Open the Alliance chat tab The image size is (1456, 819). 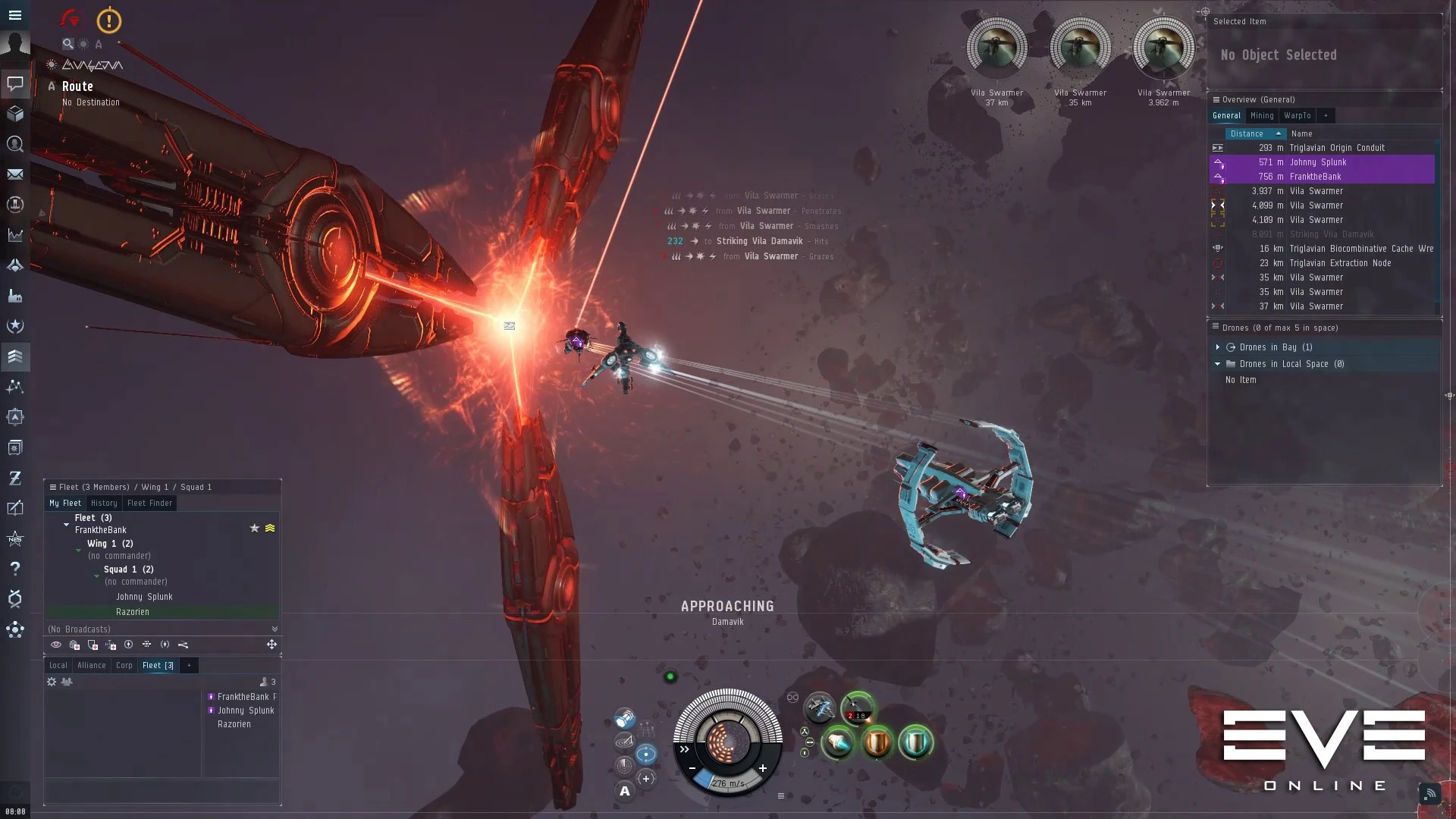92,666
